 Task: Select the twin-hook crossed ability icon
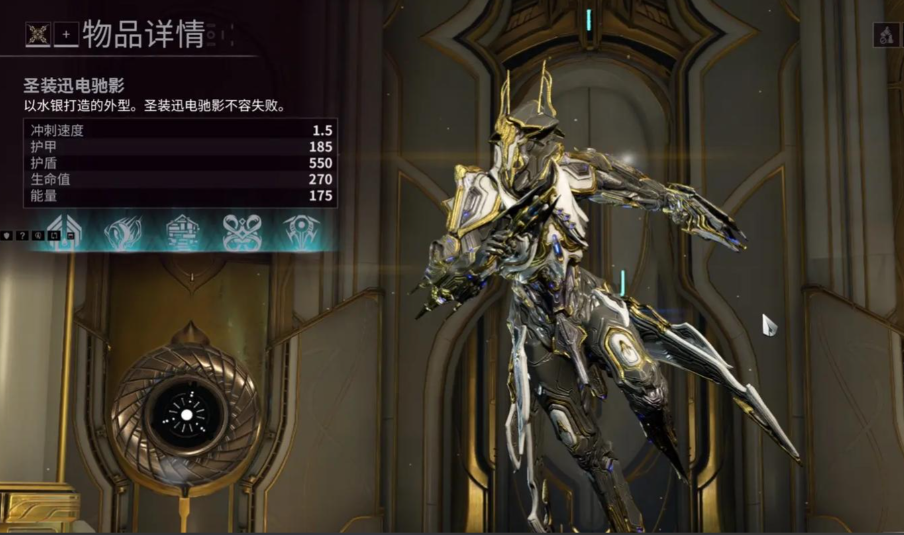[x=242, y=231]
